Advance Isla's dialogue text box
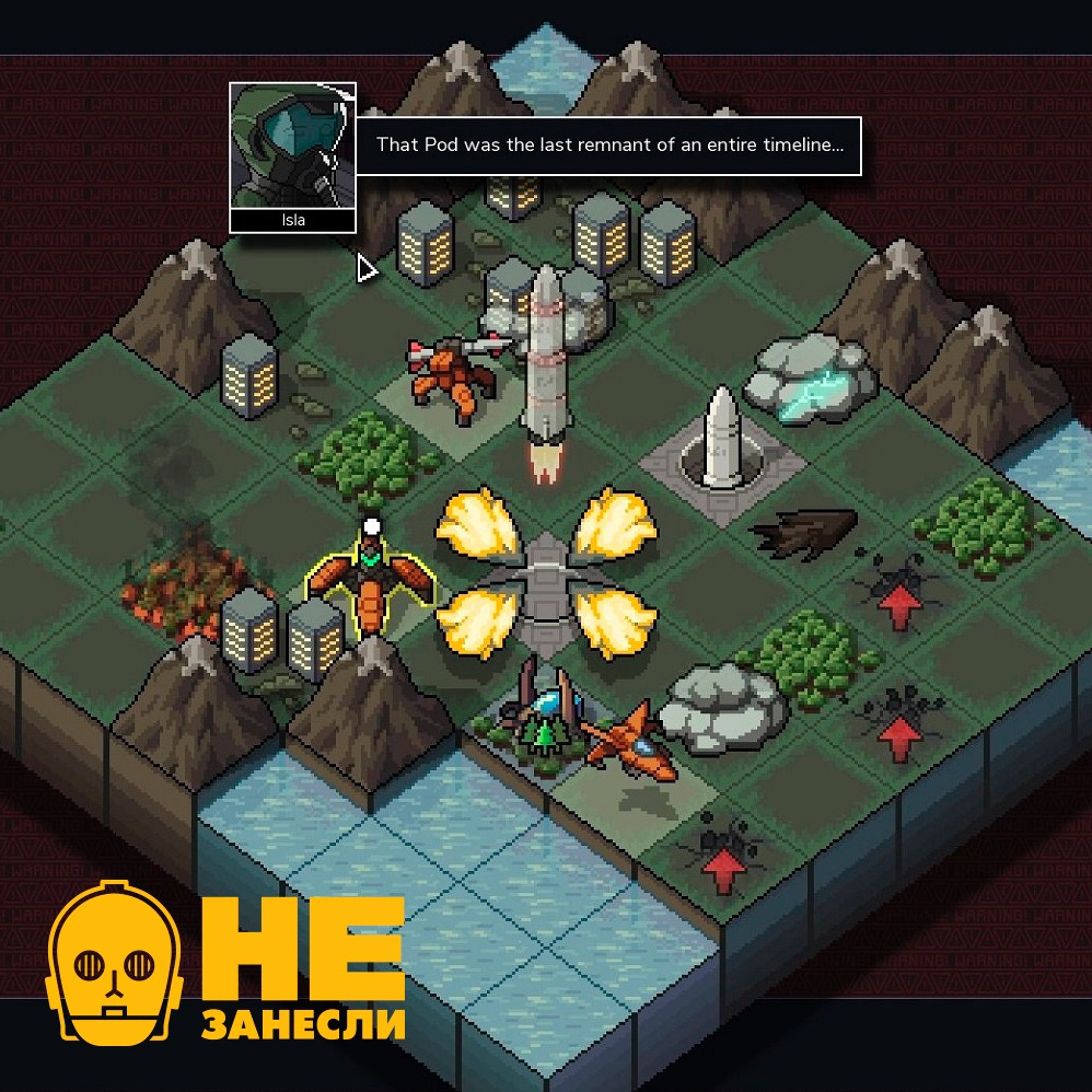The width and height of the screenshot is (1092, 1092). tap(608, 146)
